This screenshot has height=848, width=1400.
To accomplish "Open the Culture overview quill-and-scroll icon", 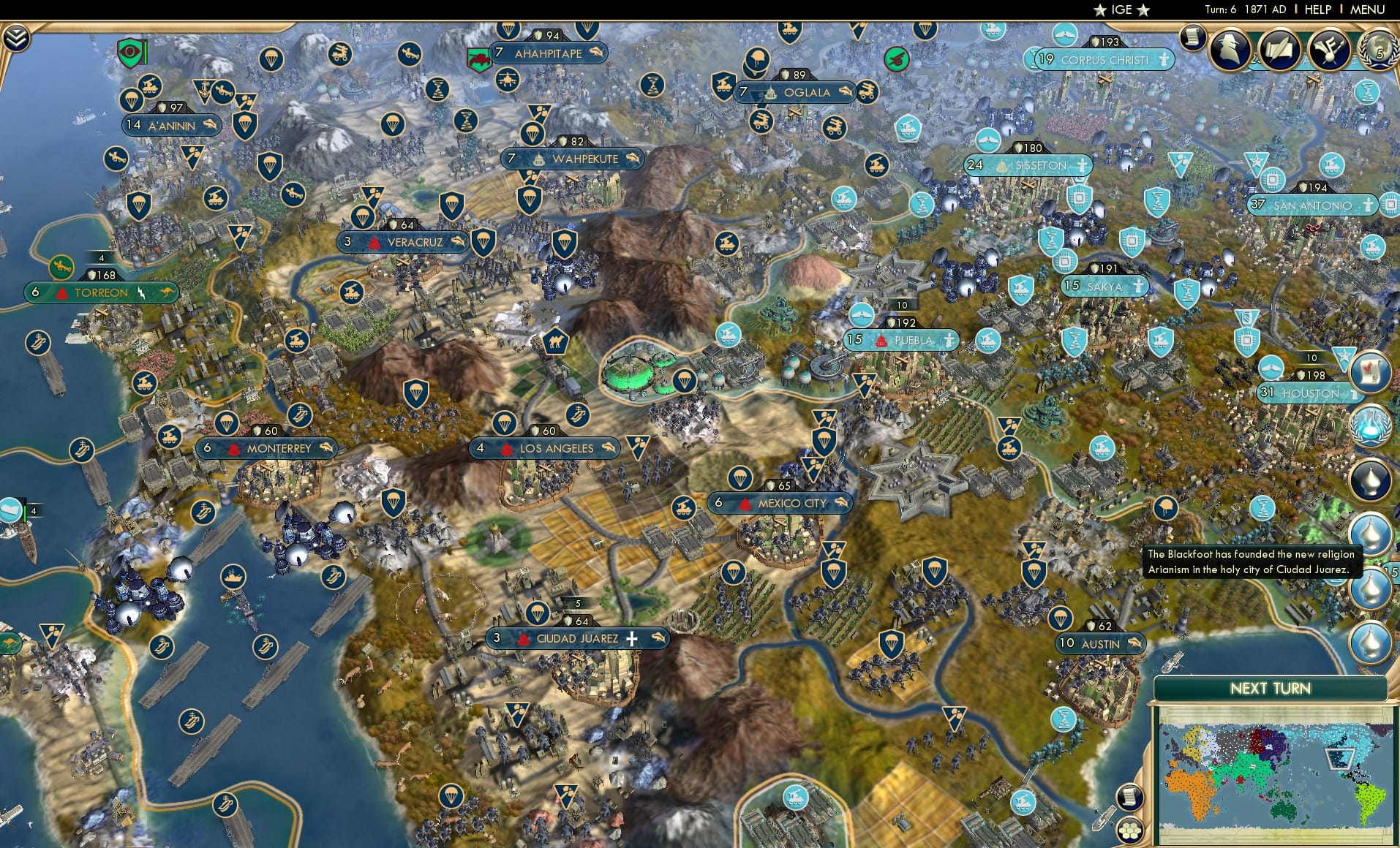I will click(x=1280, y=48).
